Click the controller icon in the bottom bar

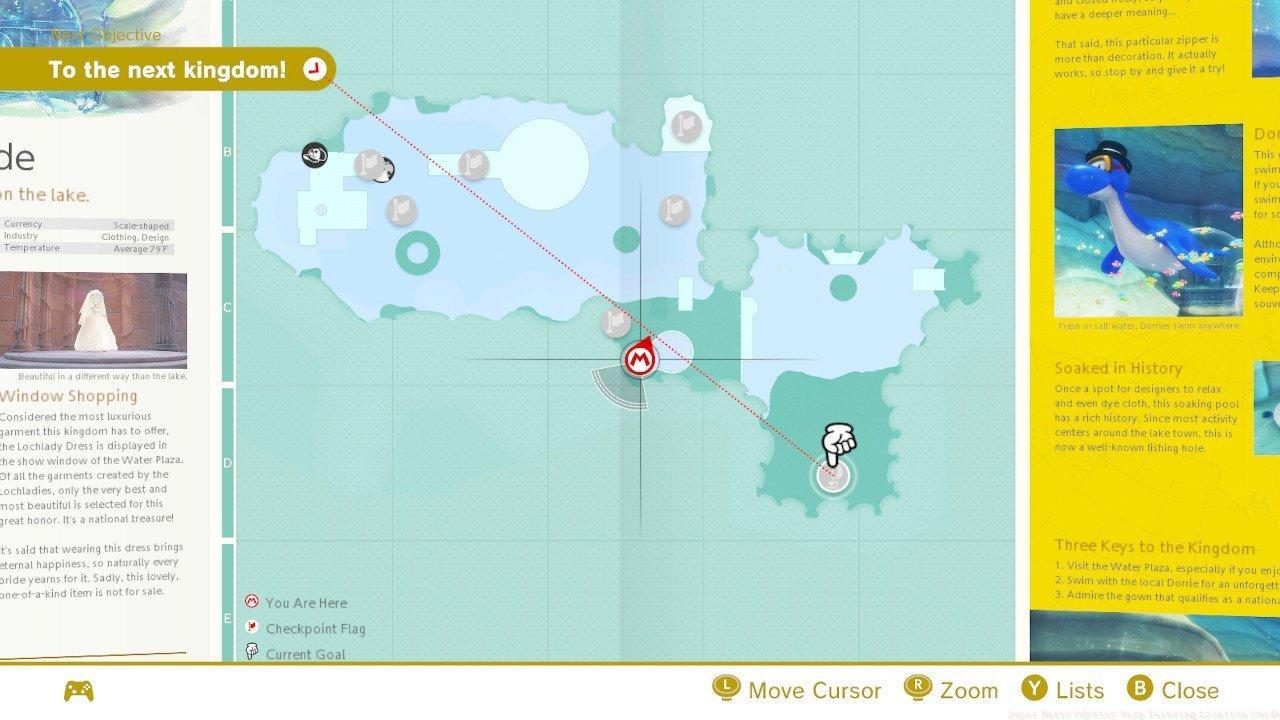pos(80,690)
